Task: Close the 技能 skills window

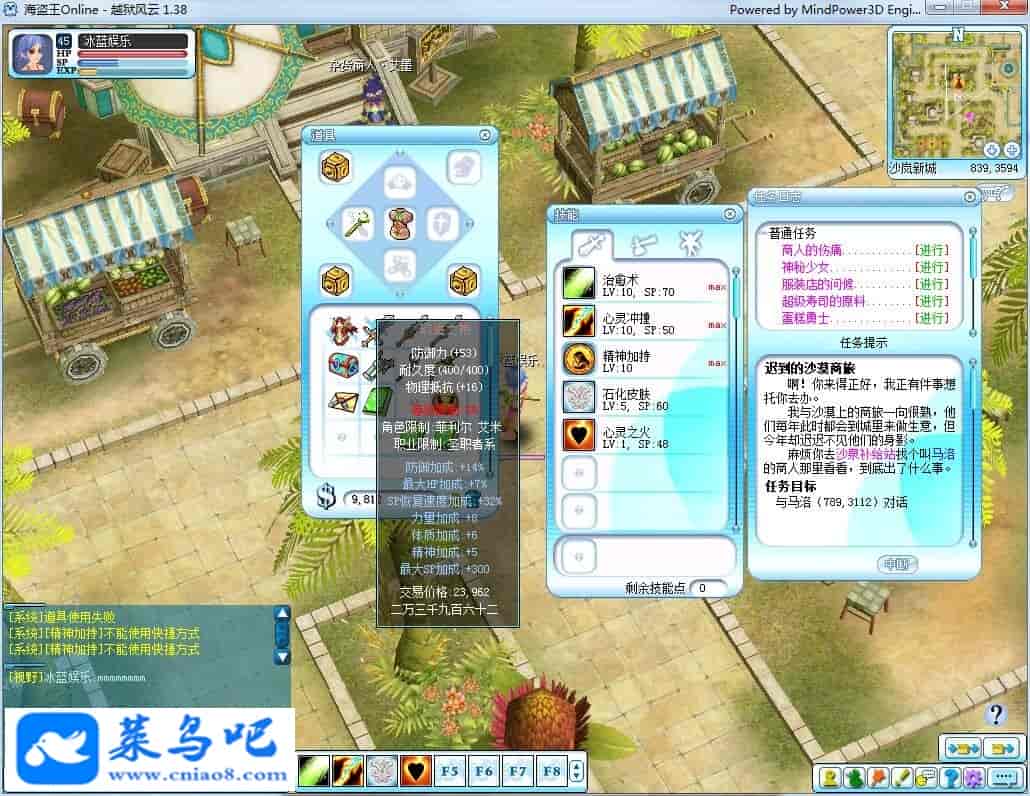Action: pos(729,215)
